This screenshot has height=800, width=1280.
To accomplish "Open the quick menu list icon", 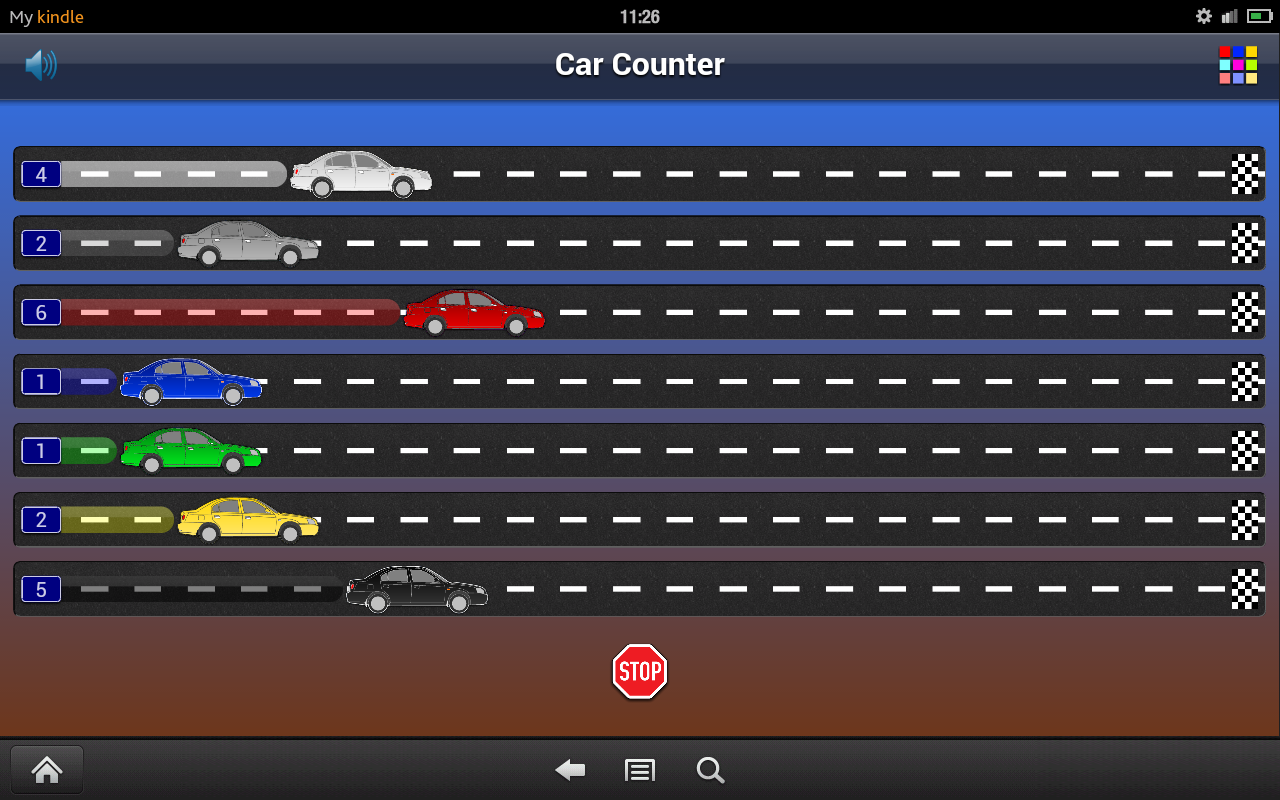I will (639, 770).
